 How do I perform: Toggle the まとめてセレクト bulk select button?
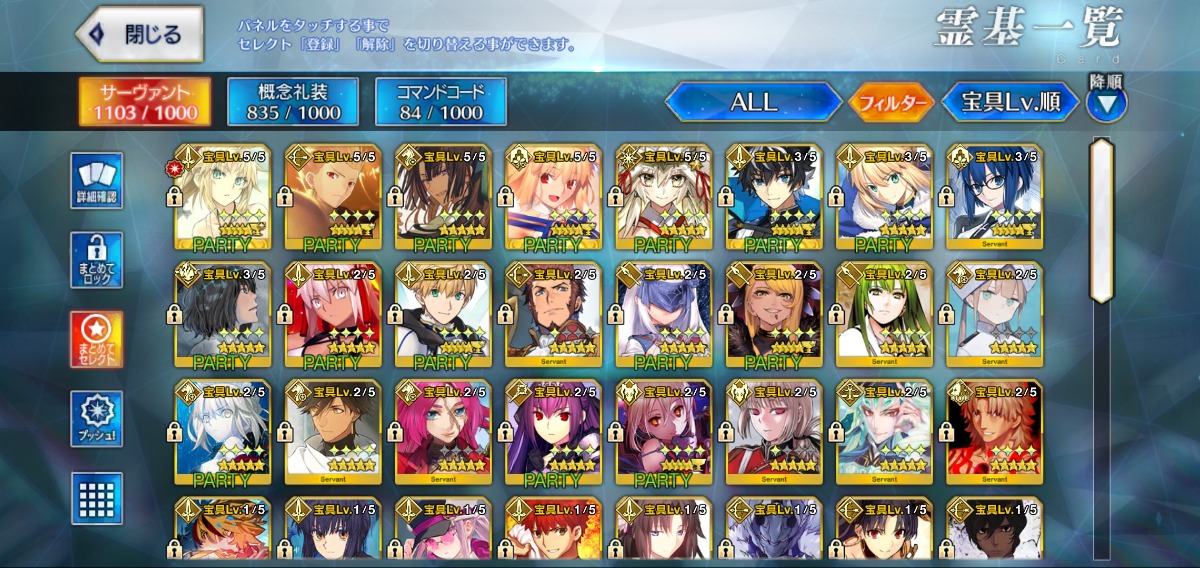[97, 340]
